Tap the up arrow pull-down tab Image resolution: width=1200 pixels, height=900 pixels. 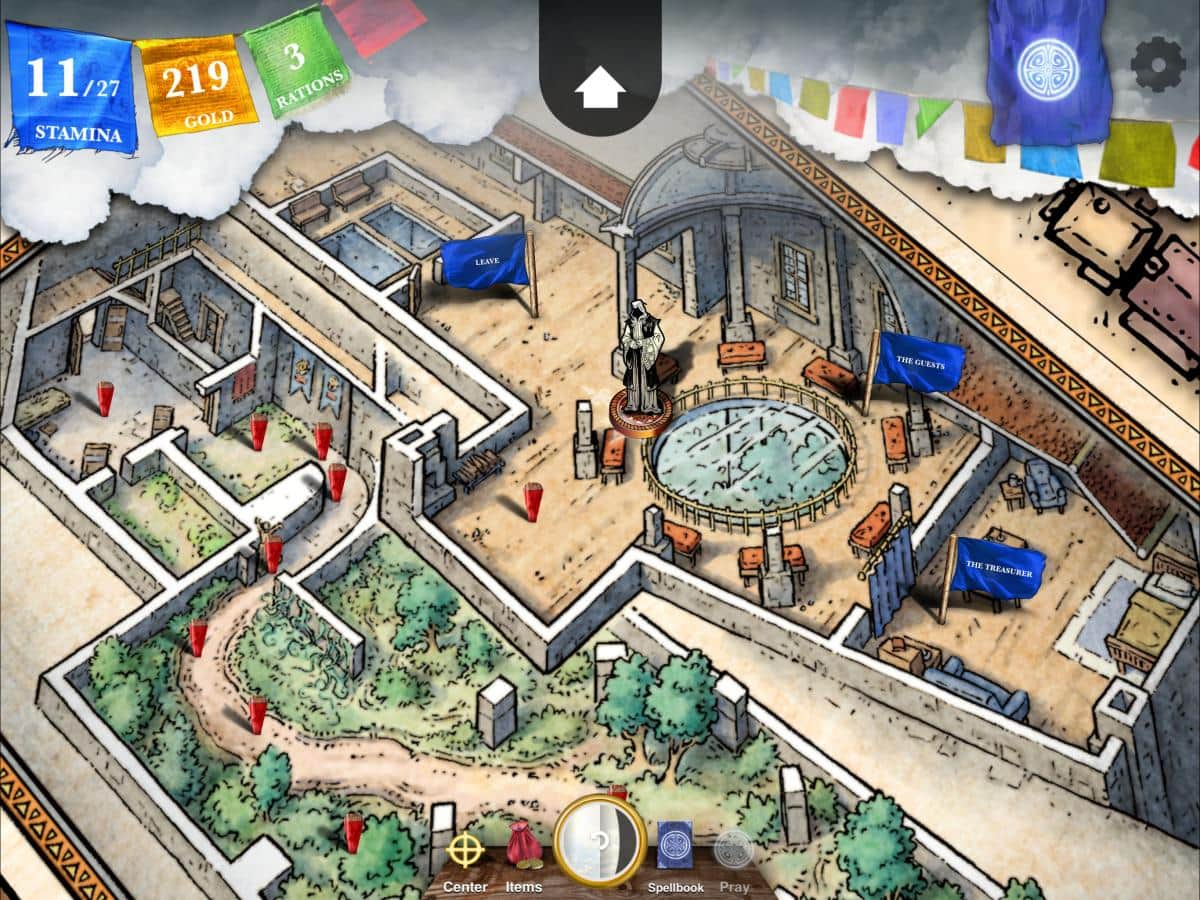(x=600, y=91)
